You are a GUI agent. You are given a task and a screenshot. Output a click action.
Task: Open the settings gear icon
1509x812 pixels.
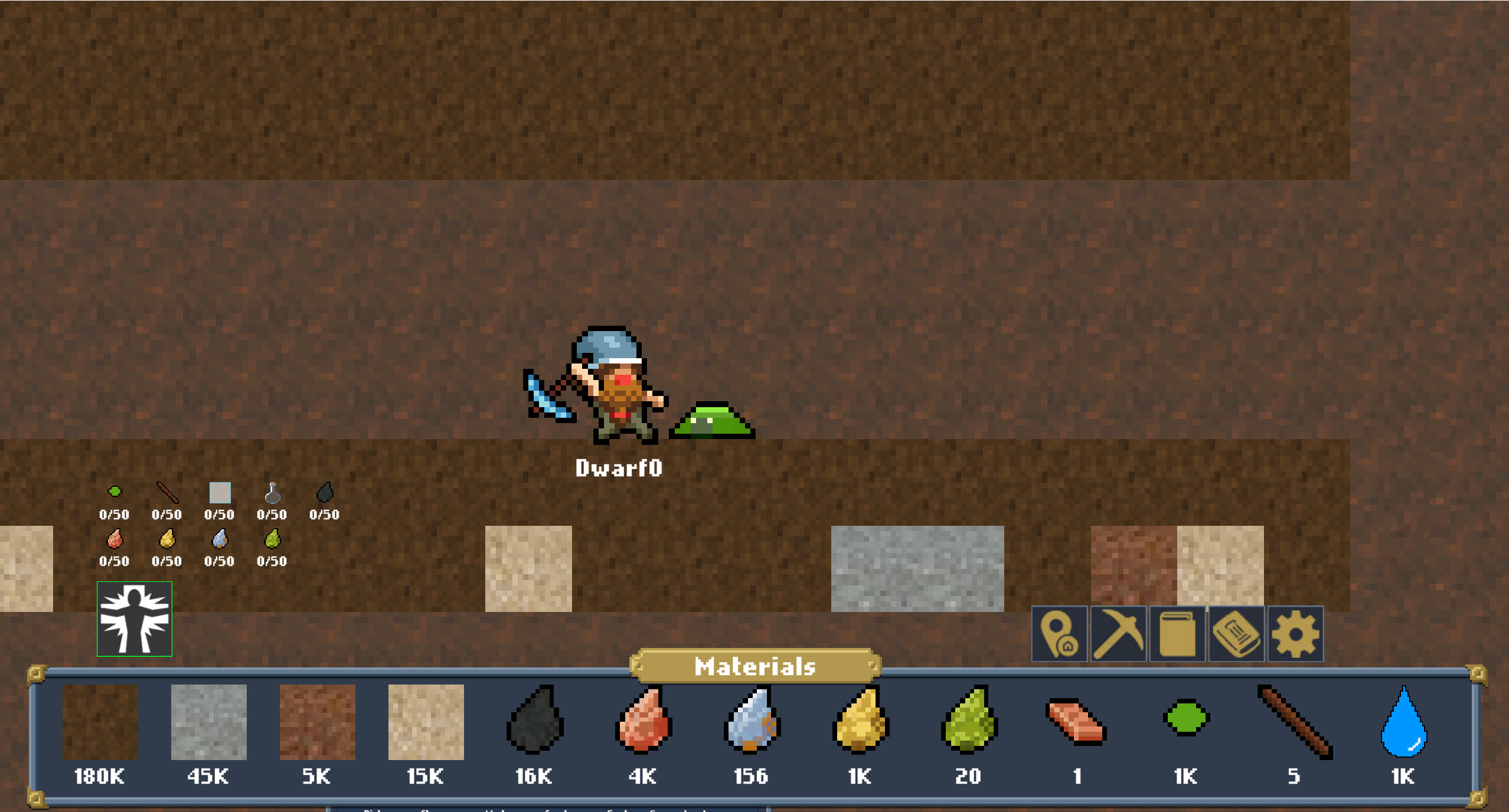(x=1295, y=634)
